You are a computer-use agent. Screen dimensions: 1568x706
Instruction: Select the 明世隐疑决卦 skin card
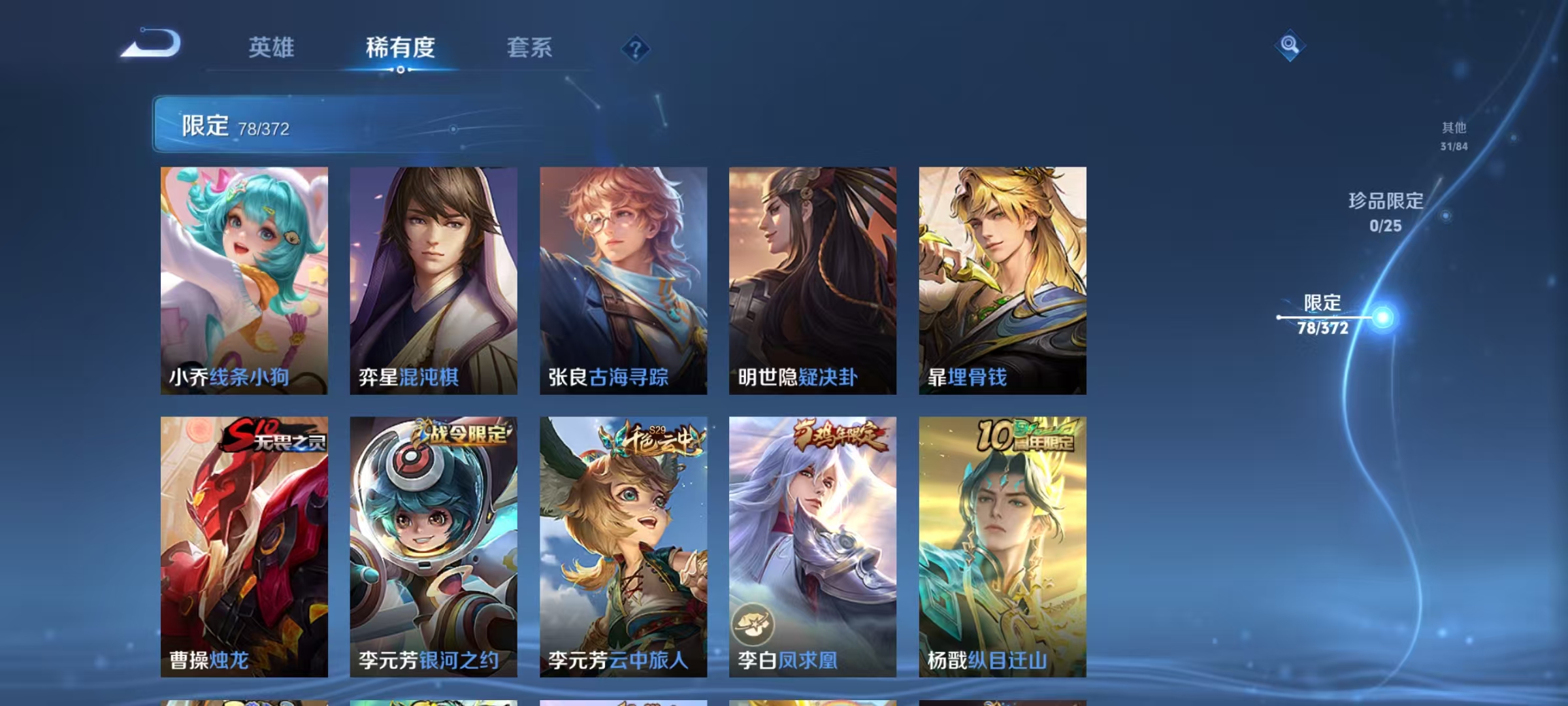[x=814, y=281]
